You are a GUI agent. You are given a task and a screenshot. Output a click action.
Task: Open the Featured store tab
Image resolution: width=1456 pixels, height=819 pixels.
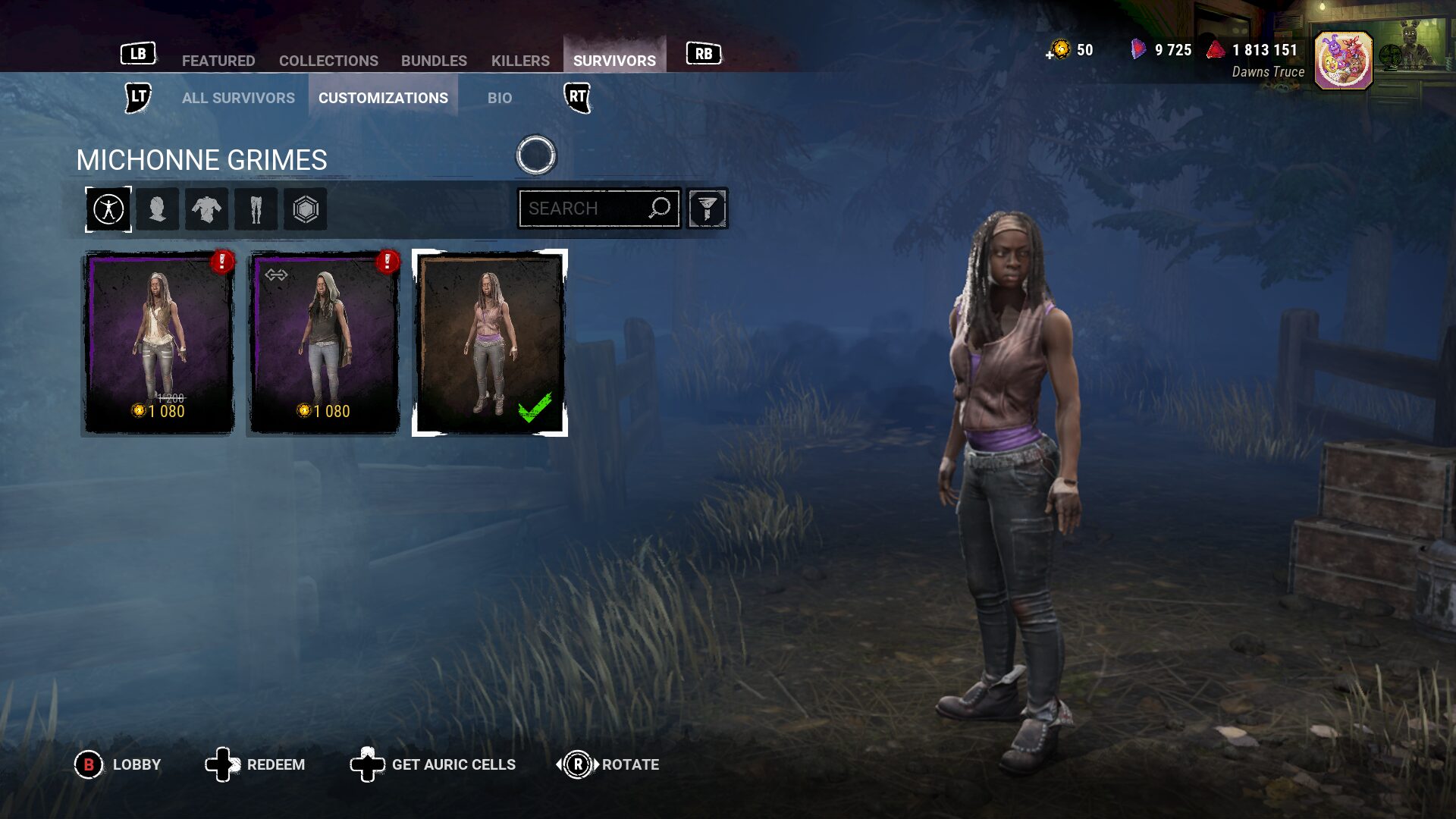click(x=218, y=61)
